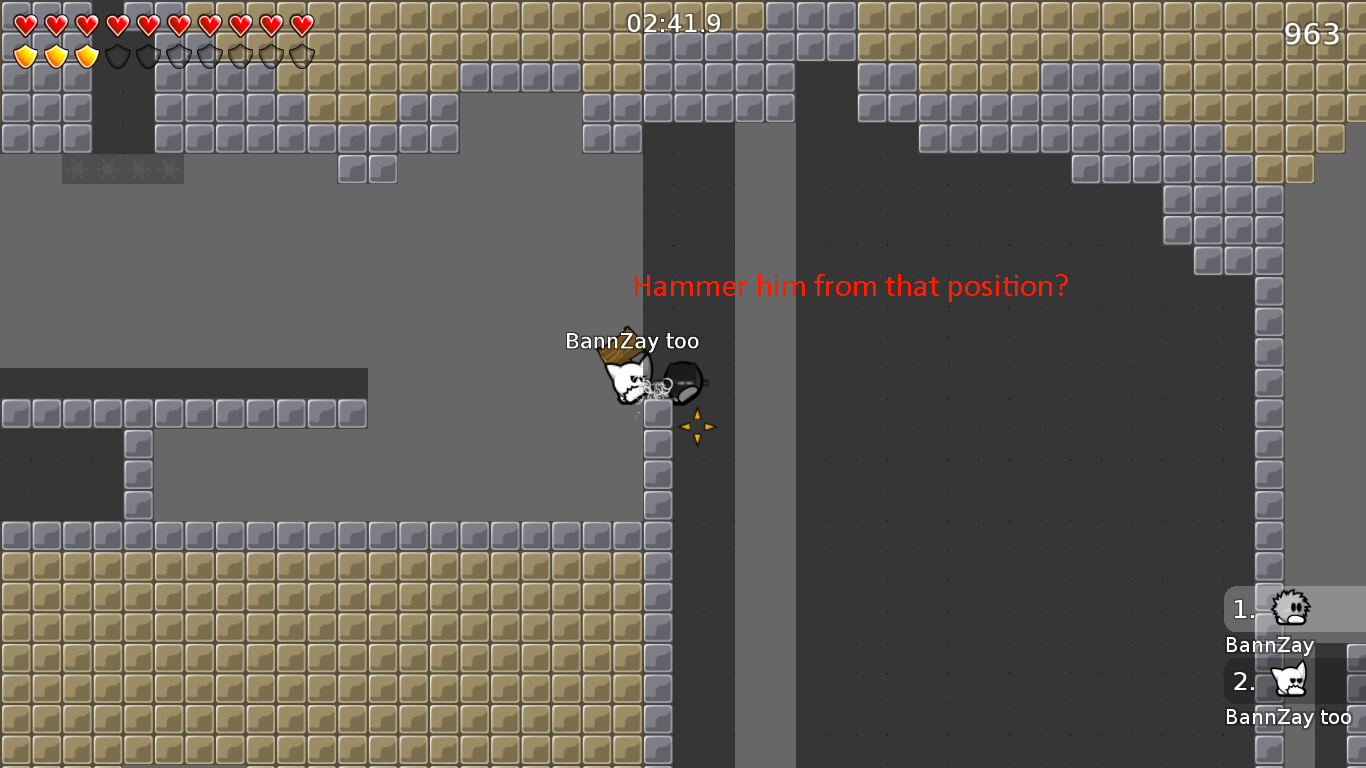Viewport: 1366px width, 768px height.
Task: Click the fifth heart to toggle health display
Action: pos(149,24)
